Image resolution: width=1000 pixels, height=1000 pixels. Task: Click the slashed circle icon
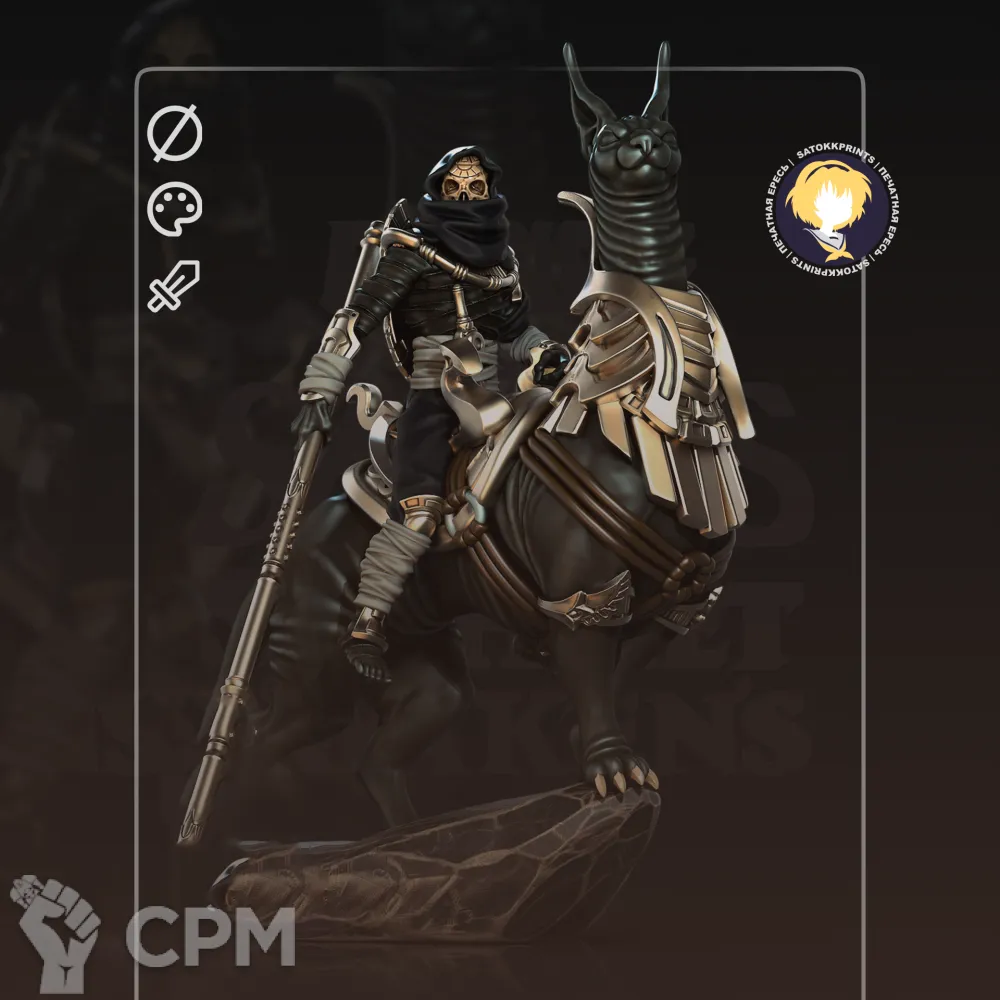[175, 134]
